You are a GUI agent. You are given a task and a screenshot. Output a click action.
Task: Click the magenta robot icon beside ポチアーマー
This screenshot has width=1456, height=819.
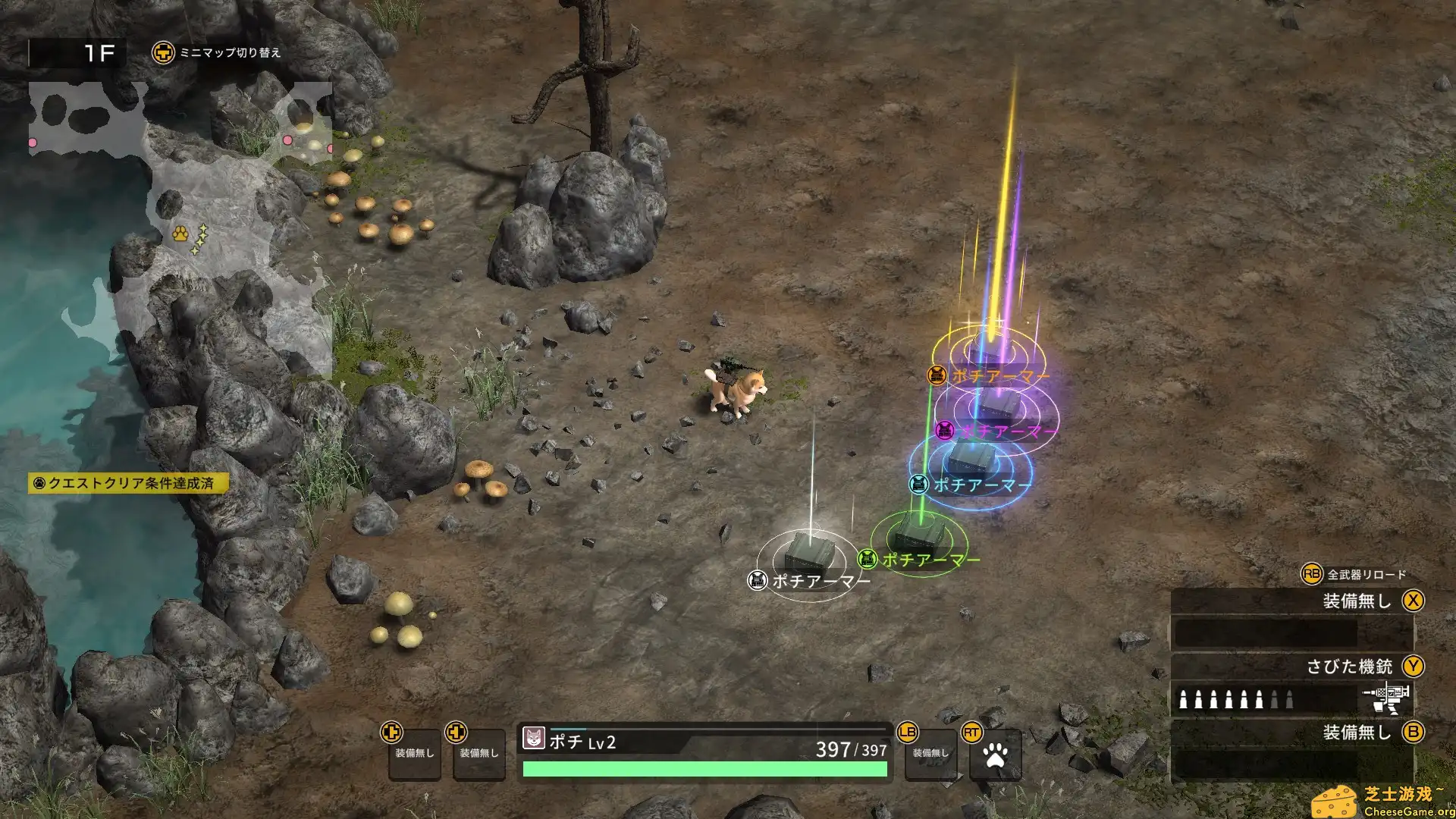click(x=946, y=430)
